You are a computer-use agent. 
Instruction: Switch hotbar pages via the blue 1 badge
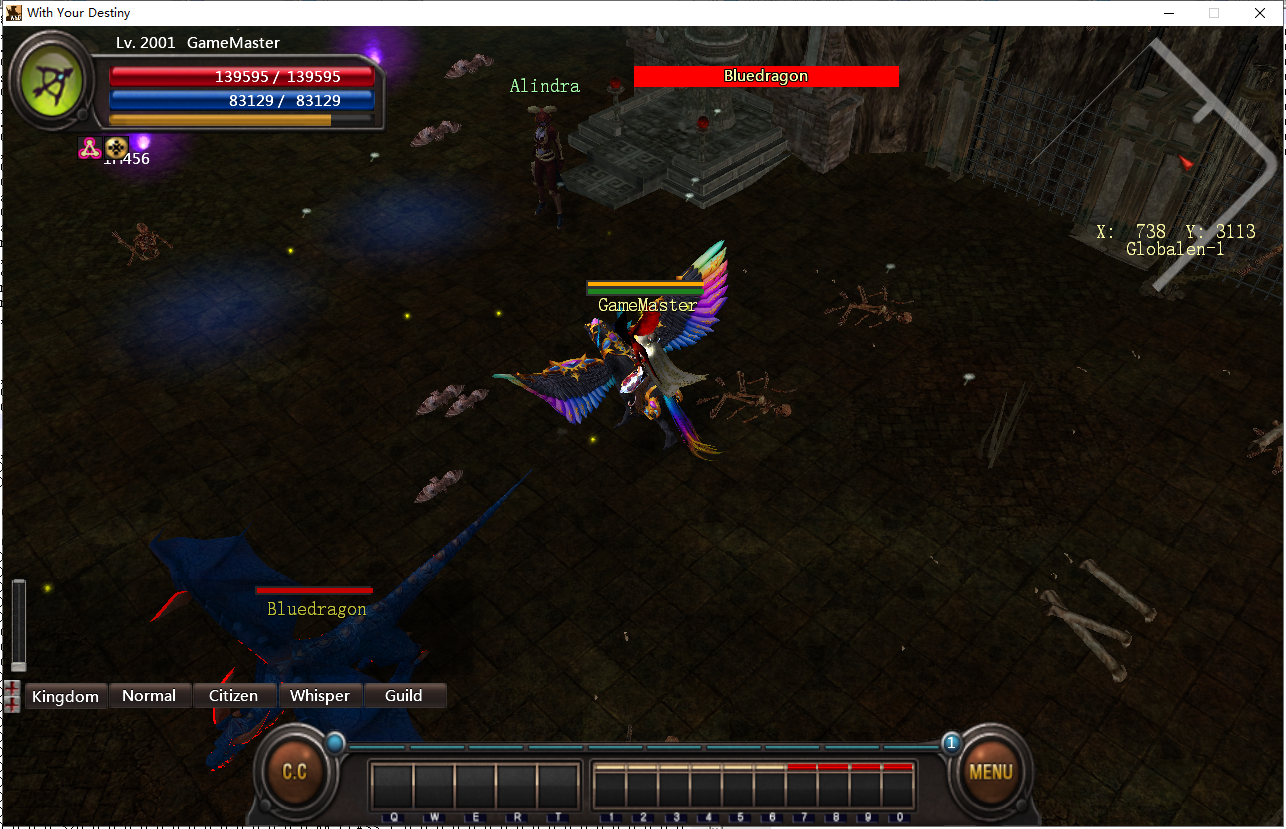950,743
